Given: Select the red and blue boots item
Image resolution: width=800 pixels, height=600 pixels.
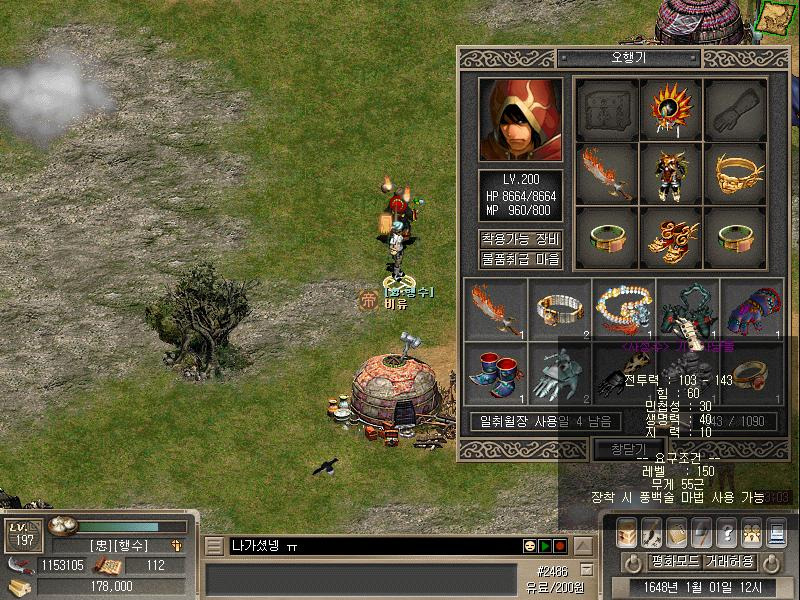Looking at the screenshot, I should click(496, 372).
